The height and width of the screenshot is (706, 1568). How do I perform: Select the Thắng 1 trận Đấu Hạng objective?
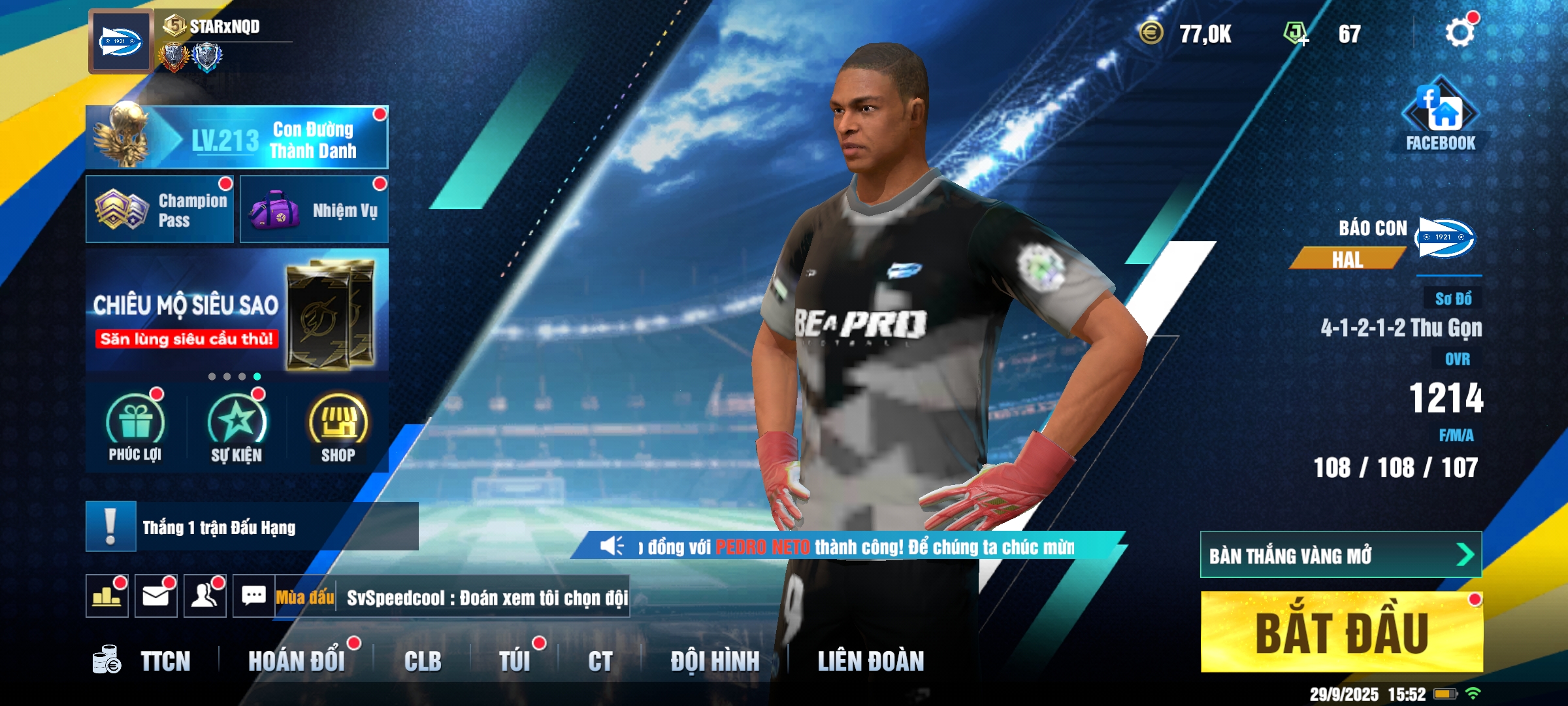click(252, 527)
